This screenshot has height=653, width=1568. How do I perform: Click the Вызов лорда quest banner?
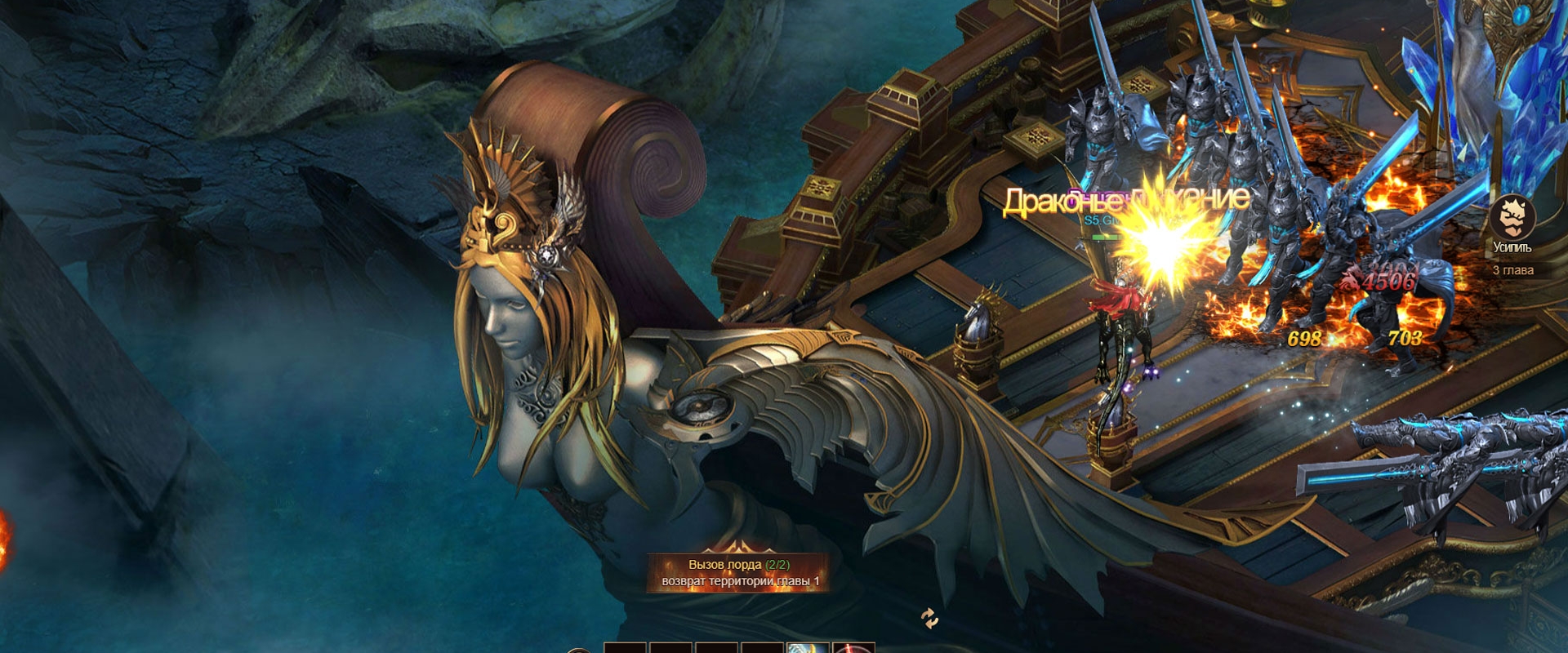[x=739, y=572]
